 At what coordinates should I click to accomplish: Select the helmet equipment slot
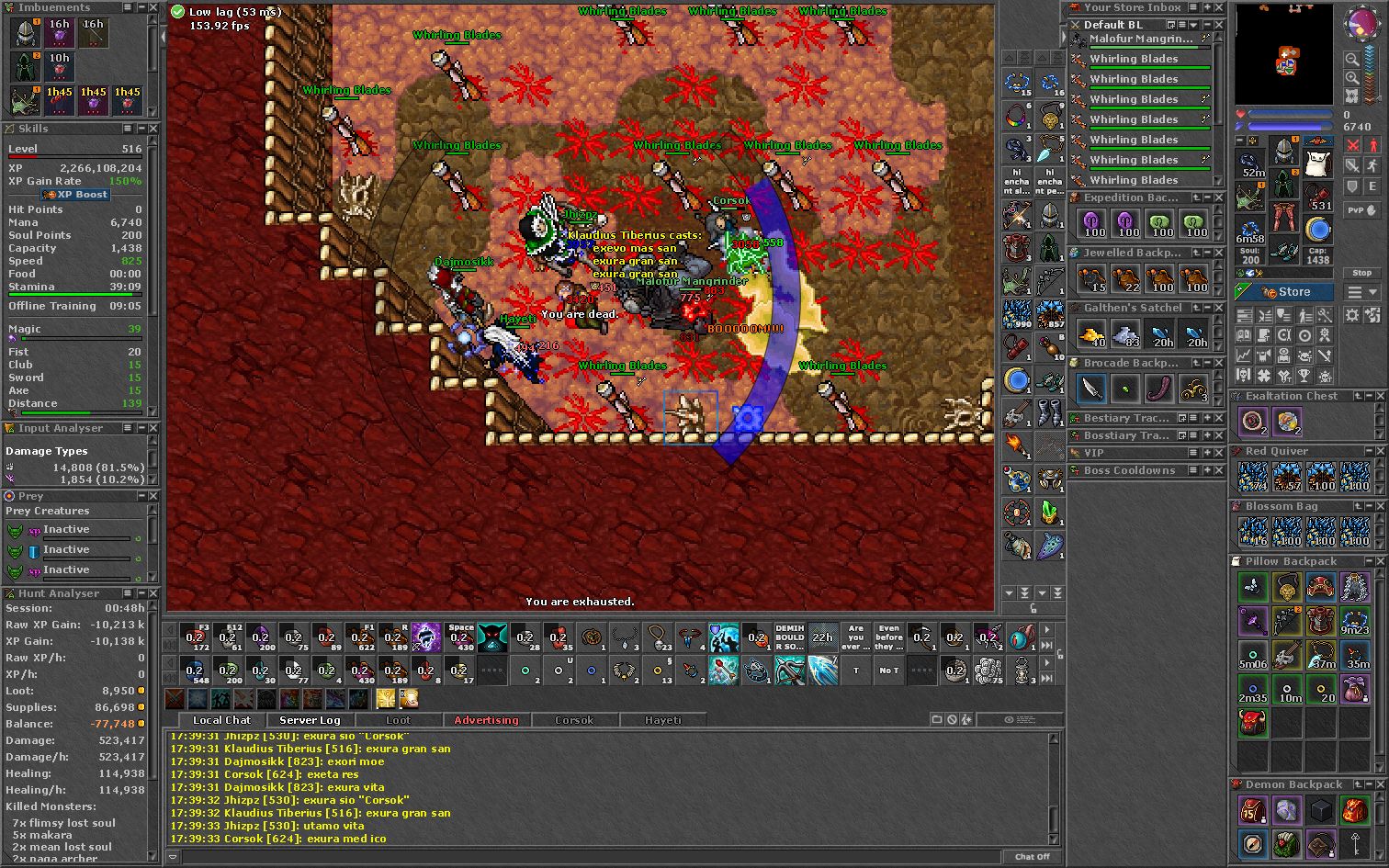1284,152
